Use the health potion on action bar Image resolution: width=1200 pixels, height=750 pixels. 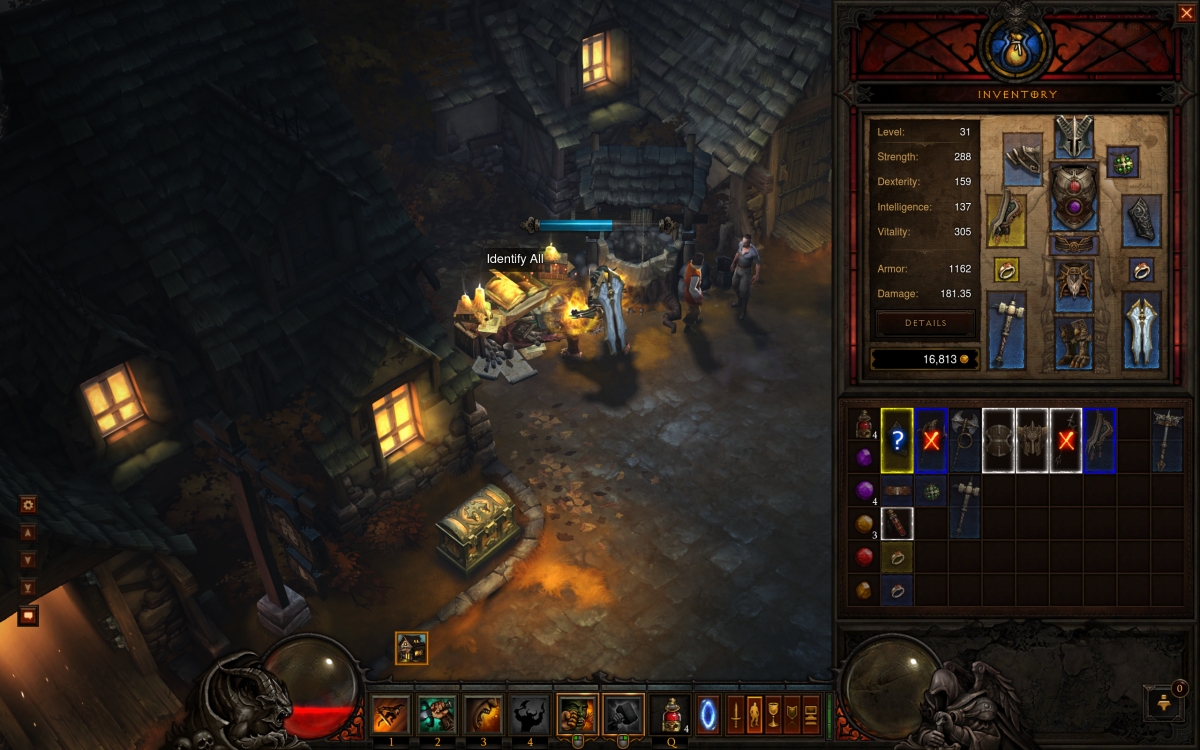pos(670,716)
